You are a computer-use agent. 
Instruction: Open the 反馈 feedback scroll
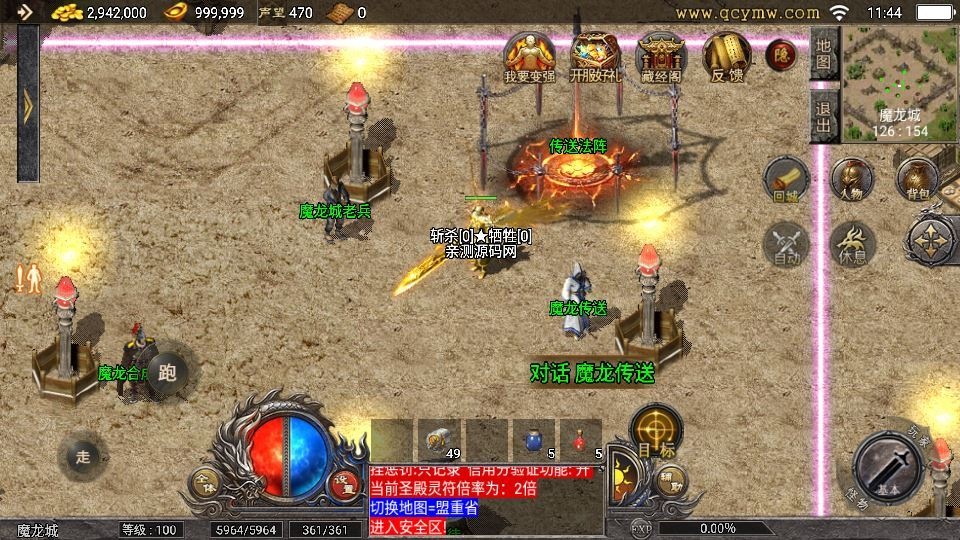726,57
